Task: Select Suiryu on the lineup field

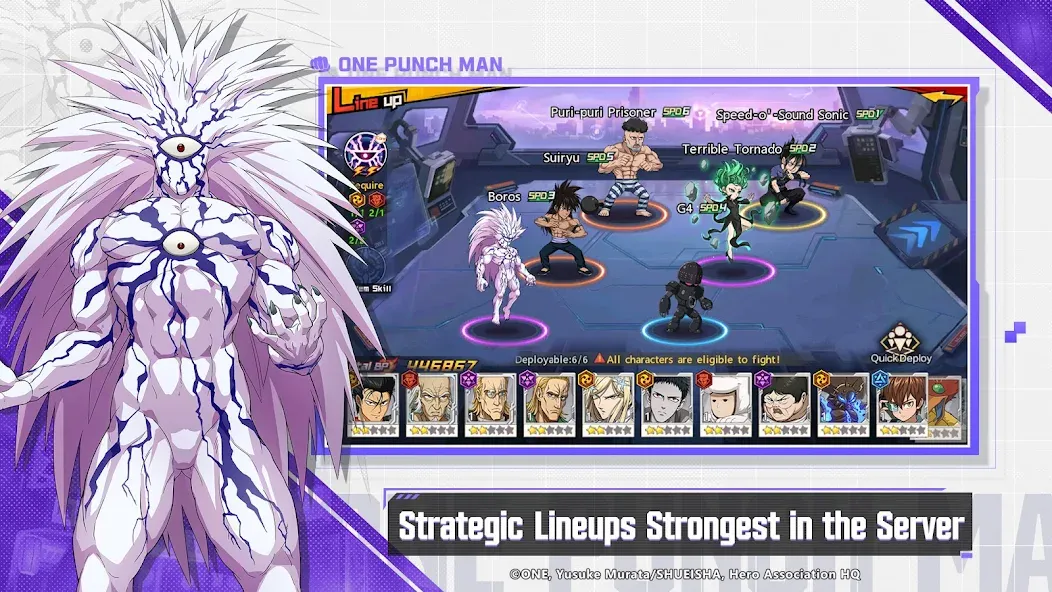Action: 561,226
